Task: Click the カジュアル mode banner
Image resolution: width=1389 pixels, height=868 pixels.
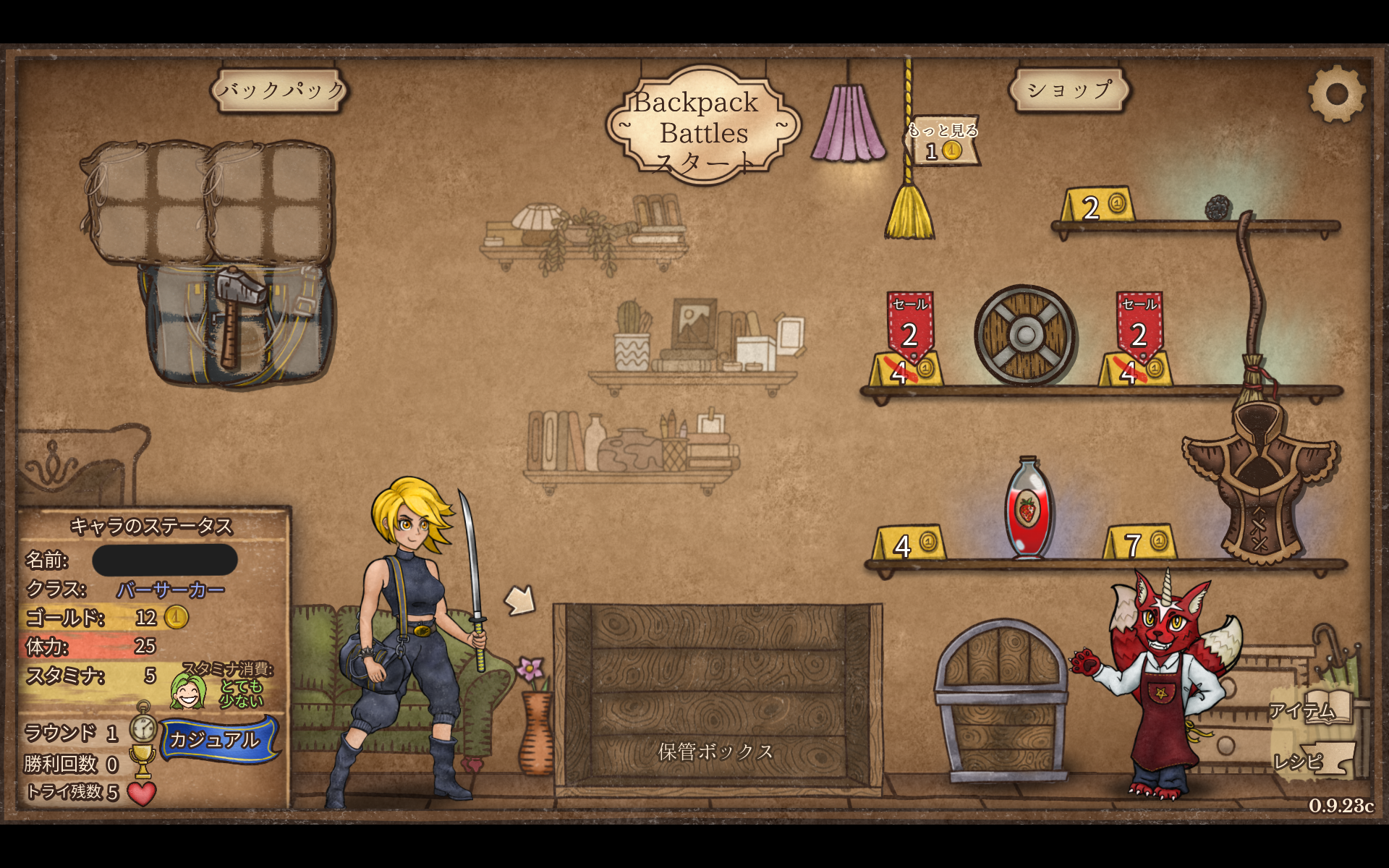Action: [216, 739]
